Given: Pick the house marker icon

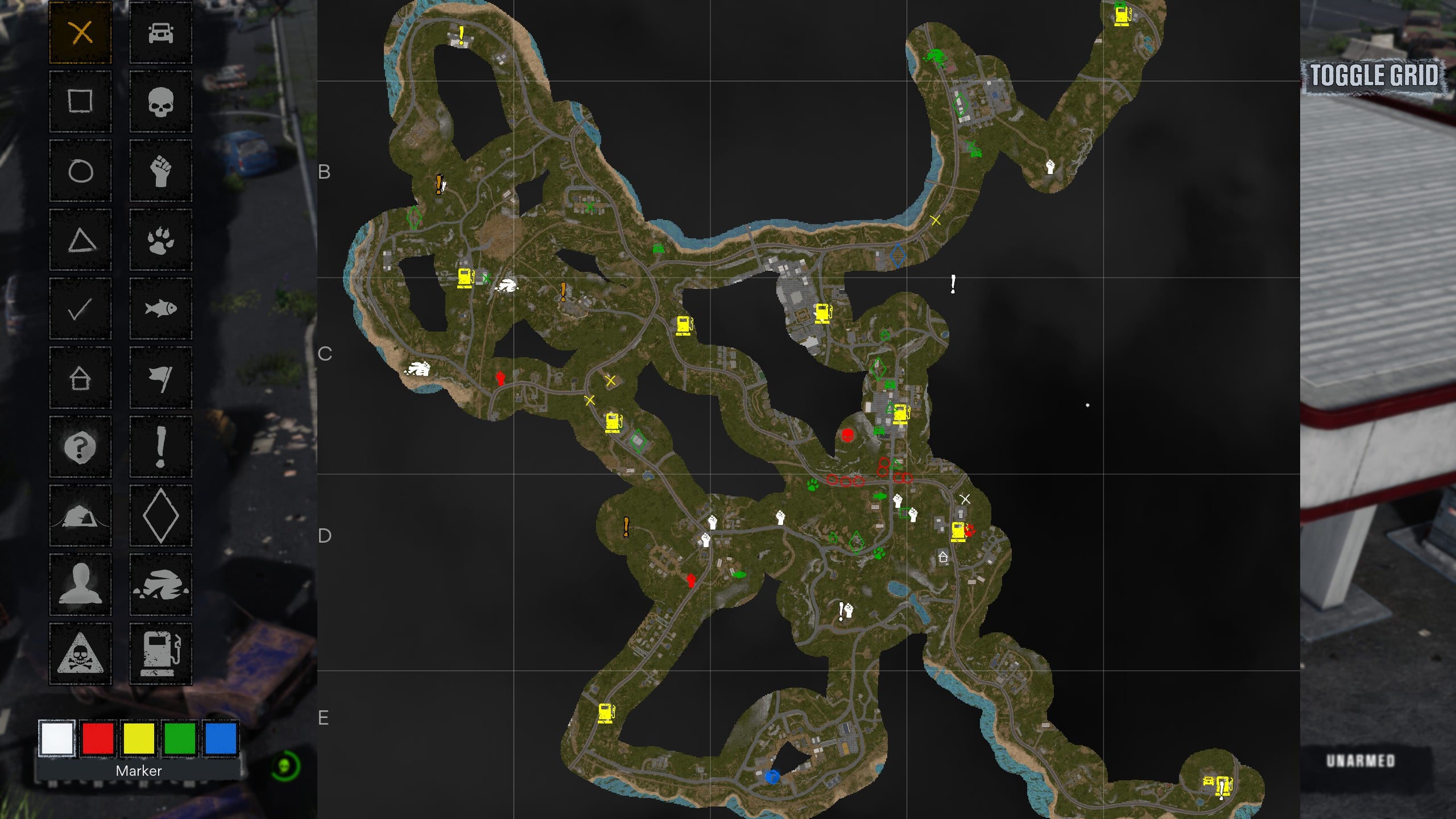Looking at the screenshot, I should tap(81, 378).
